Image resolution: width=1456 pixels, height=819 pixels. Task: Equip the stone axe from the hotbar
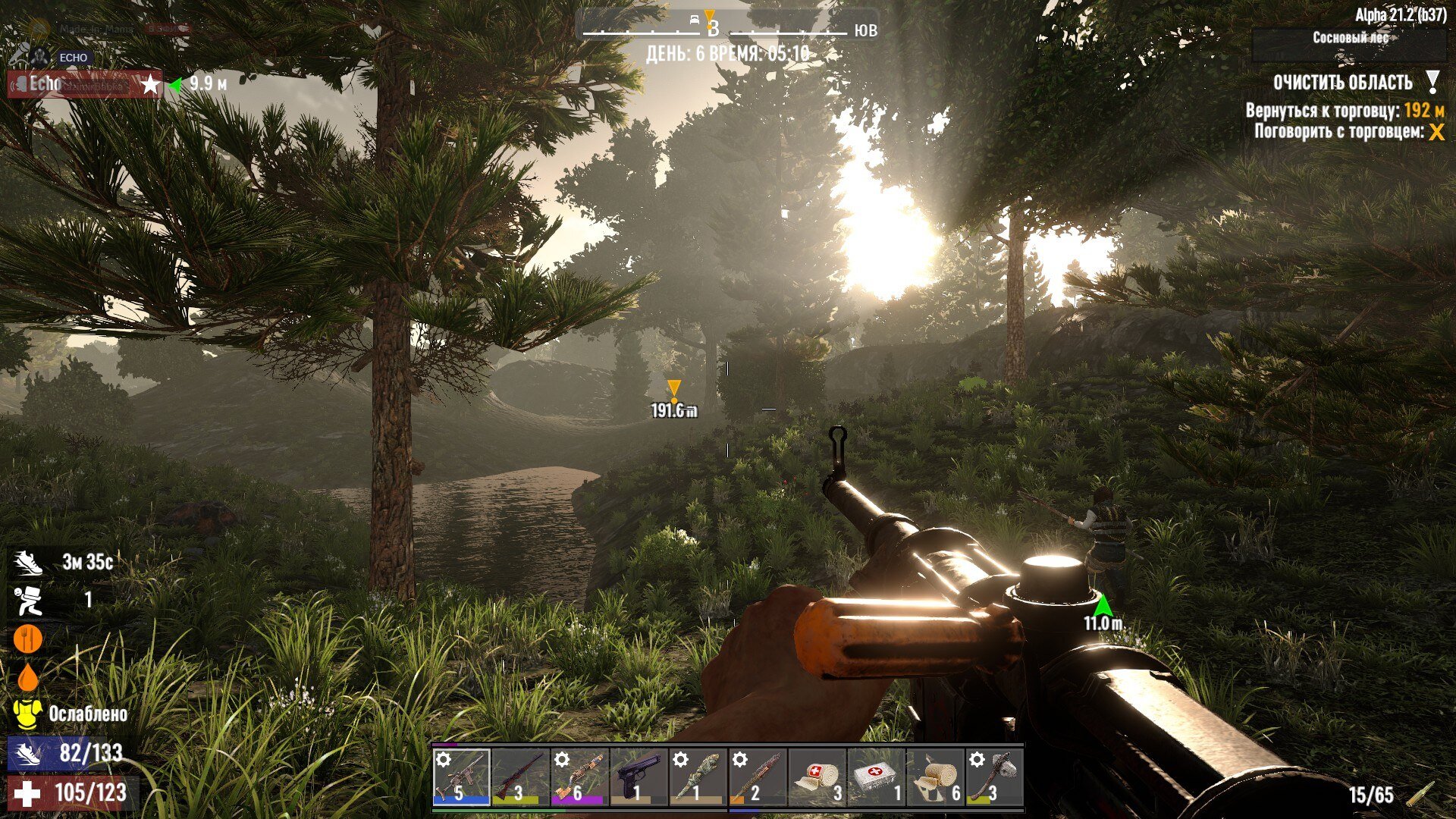coord(994,777)
